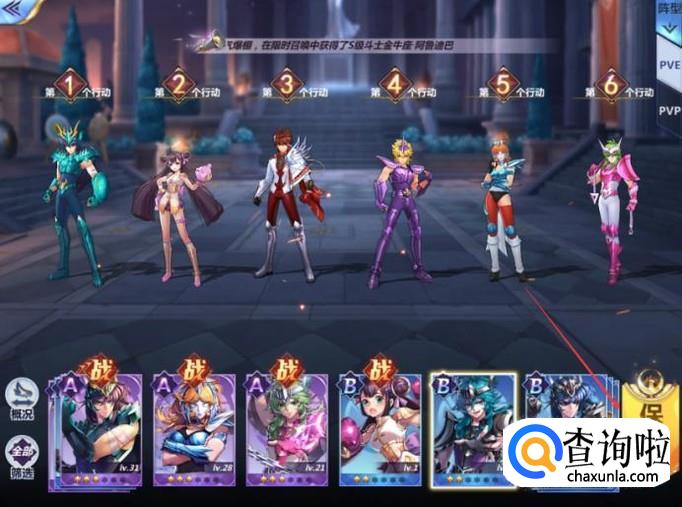This screenshot has height=507, width=682.
Task: Open the 概况 overview button
Action: [x=21, y=400]
